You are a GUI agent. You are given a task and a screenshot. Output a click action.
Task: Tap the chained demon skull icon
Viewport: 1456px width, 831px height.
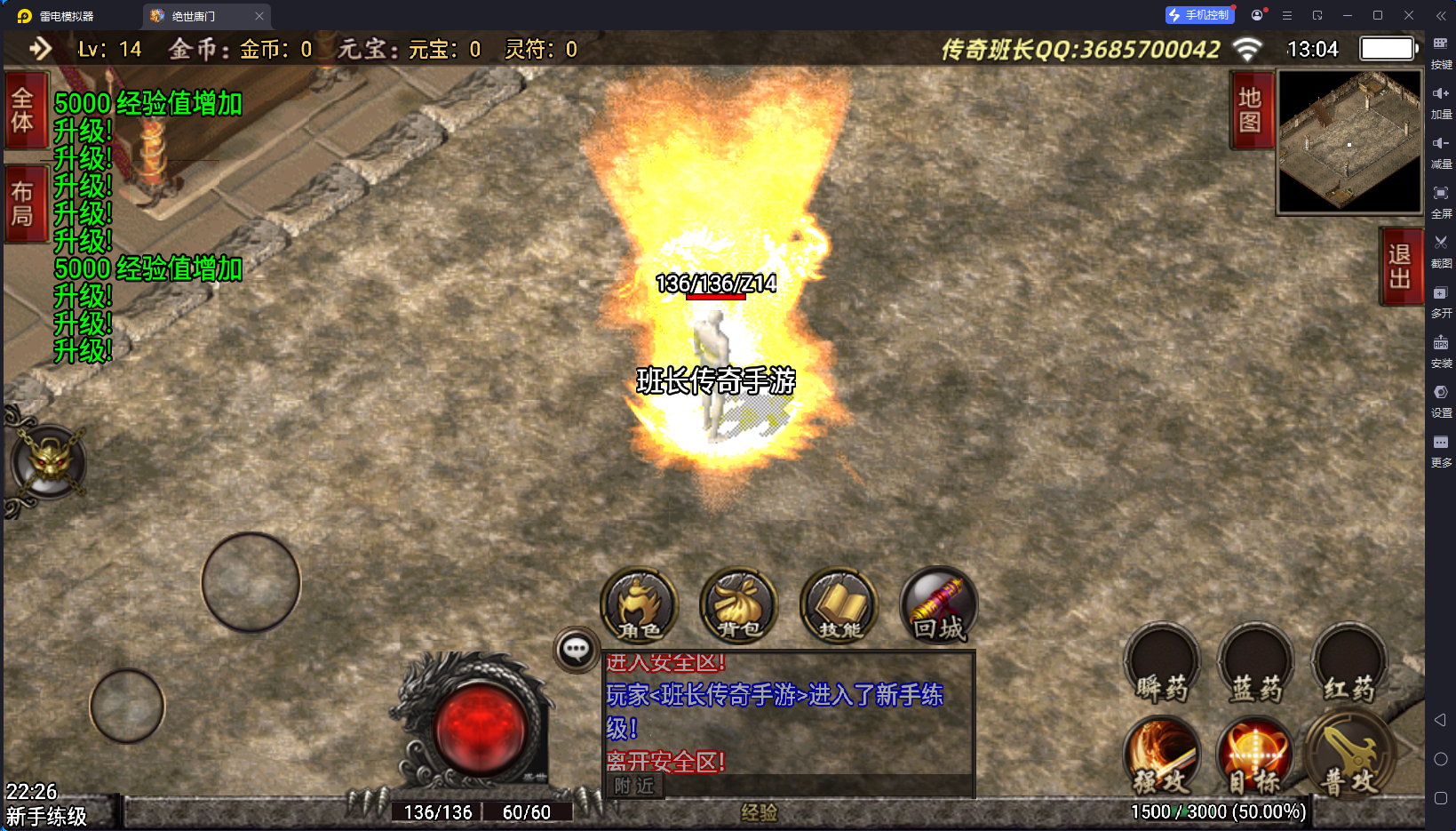coord(48,461)
